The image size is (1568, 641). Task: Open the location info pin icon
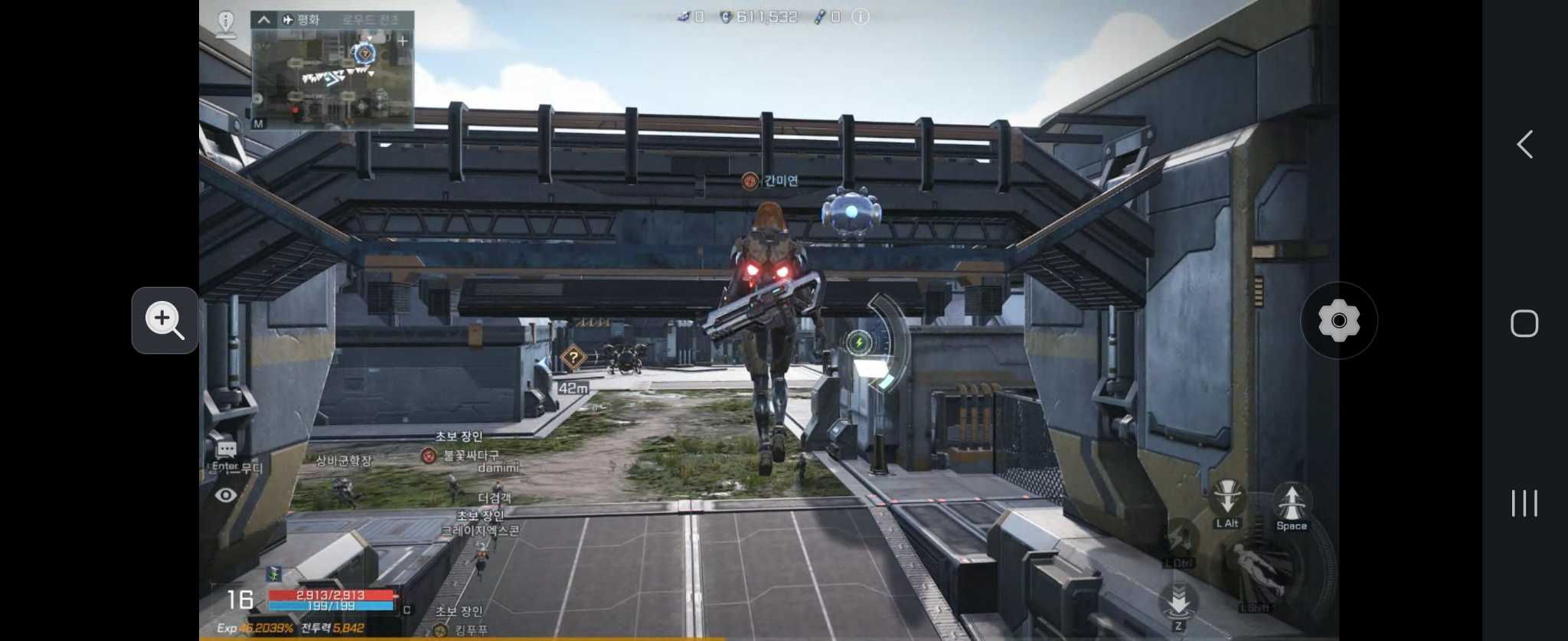click(226, 22)
